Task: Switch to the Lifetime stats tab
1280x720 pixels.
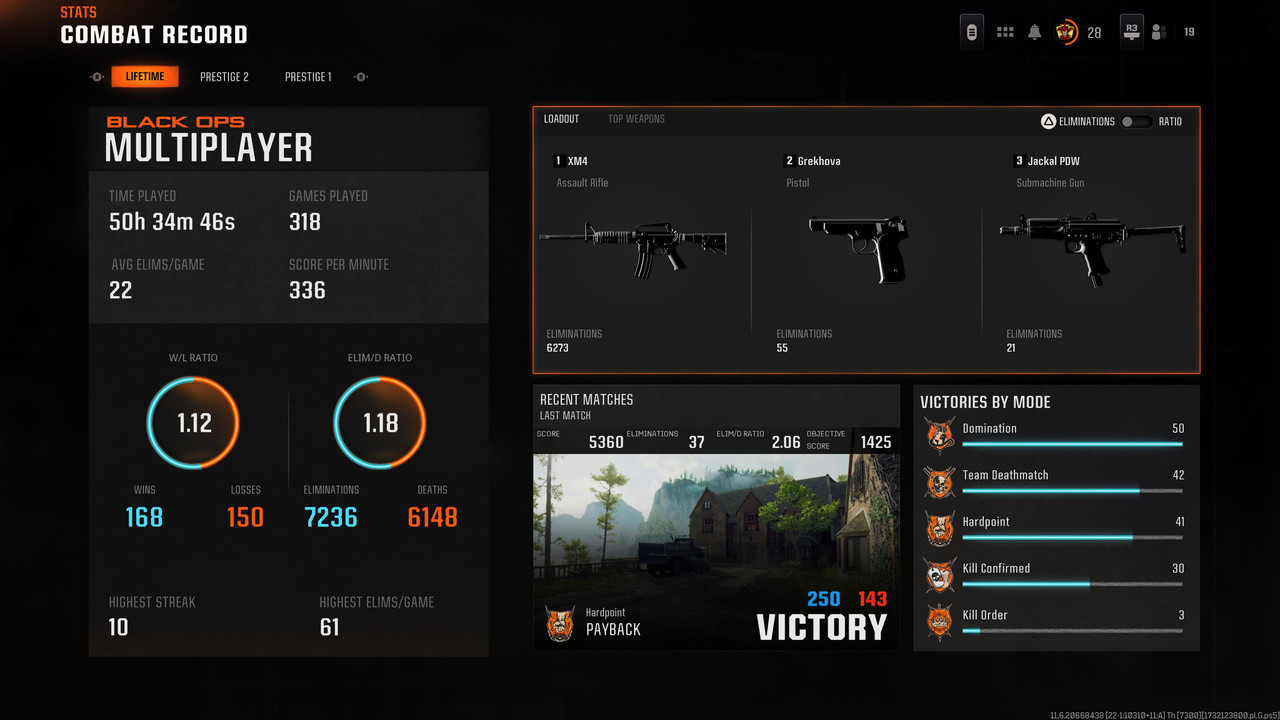Action: (x=145, y=77)
